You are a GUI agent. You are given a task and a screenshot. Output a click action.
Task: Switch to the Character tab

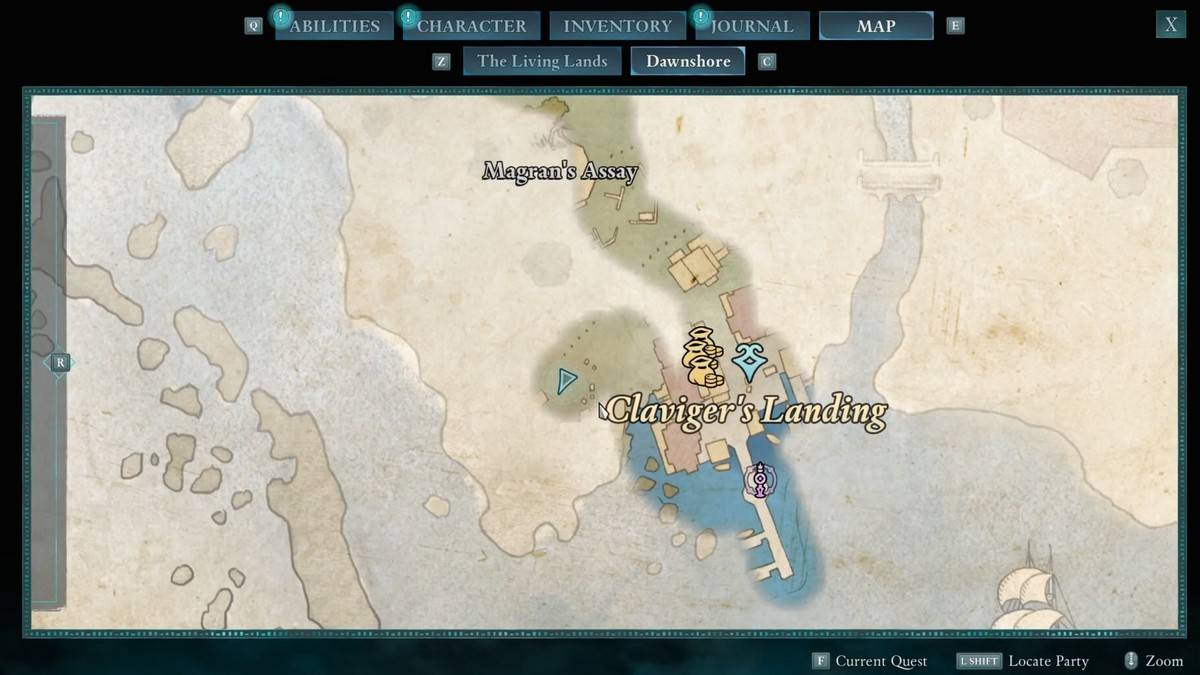click(x=471, y=26)
